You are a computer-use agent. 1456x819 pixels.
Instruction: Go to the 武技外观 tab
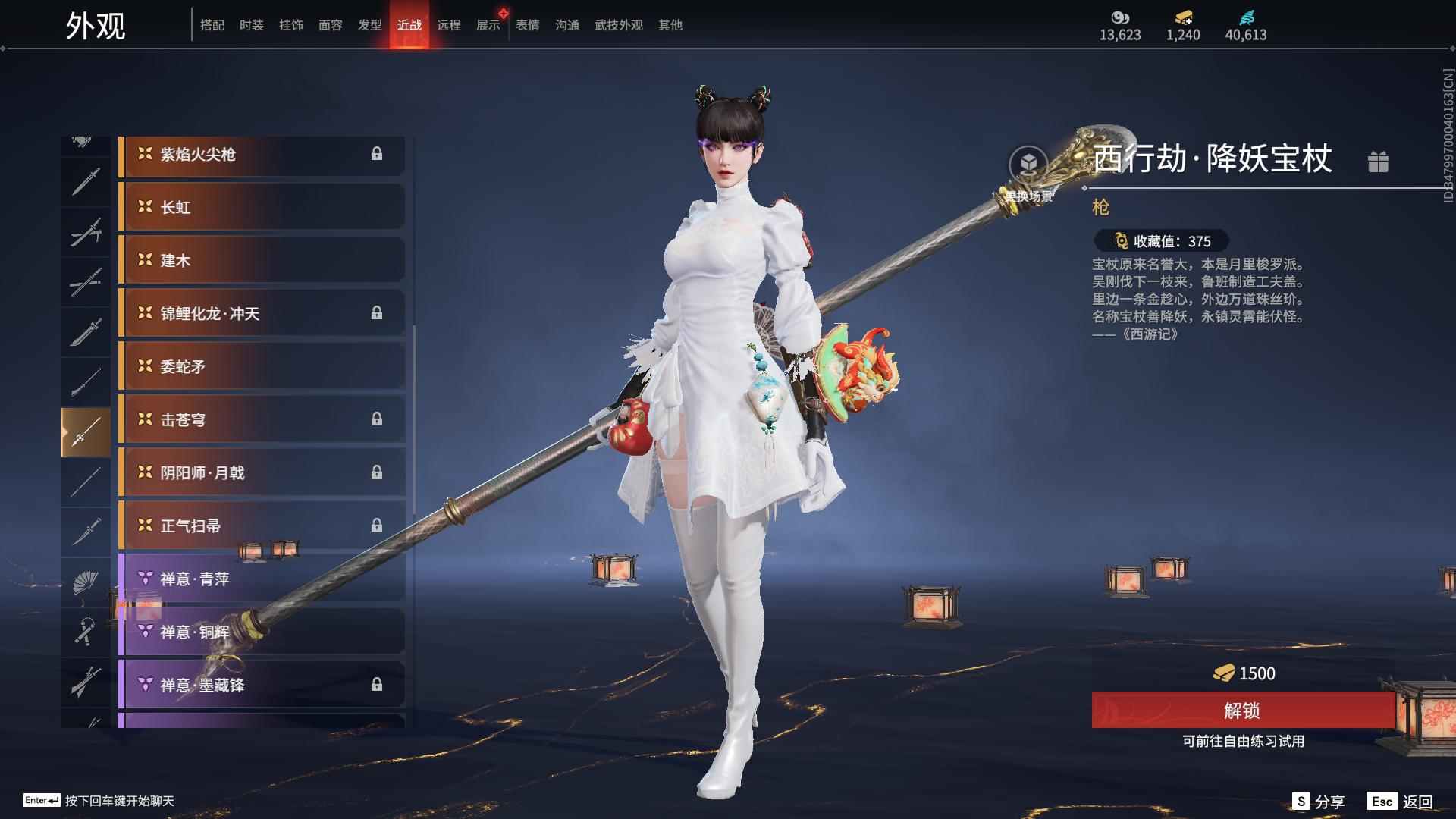[618, 25]
